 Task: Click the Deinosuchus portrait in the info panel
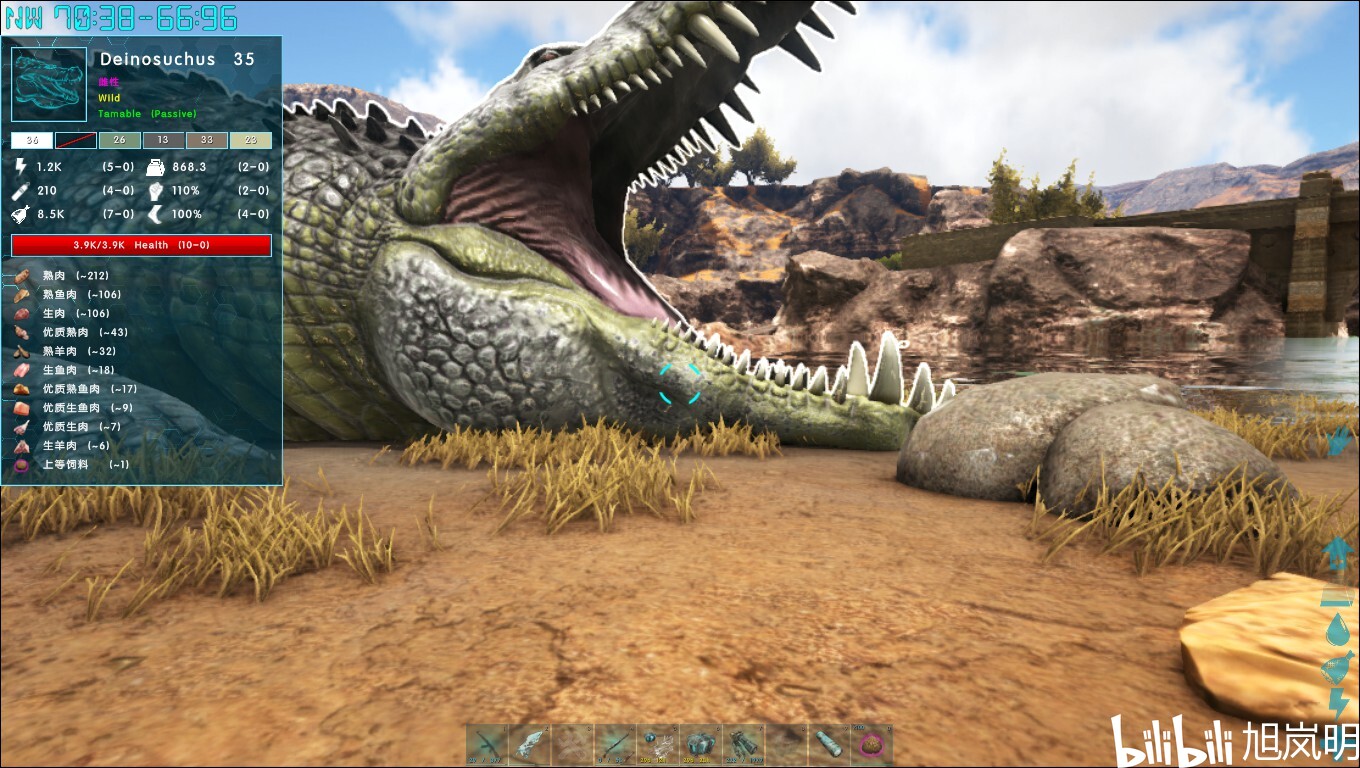[x=49, y=86]
